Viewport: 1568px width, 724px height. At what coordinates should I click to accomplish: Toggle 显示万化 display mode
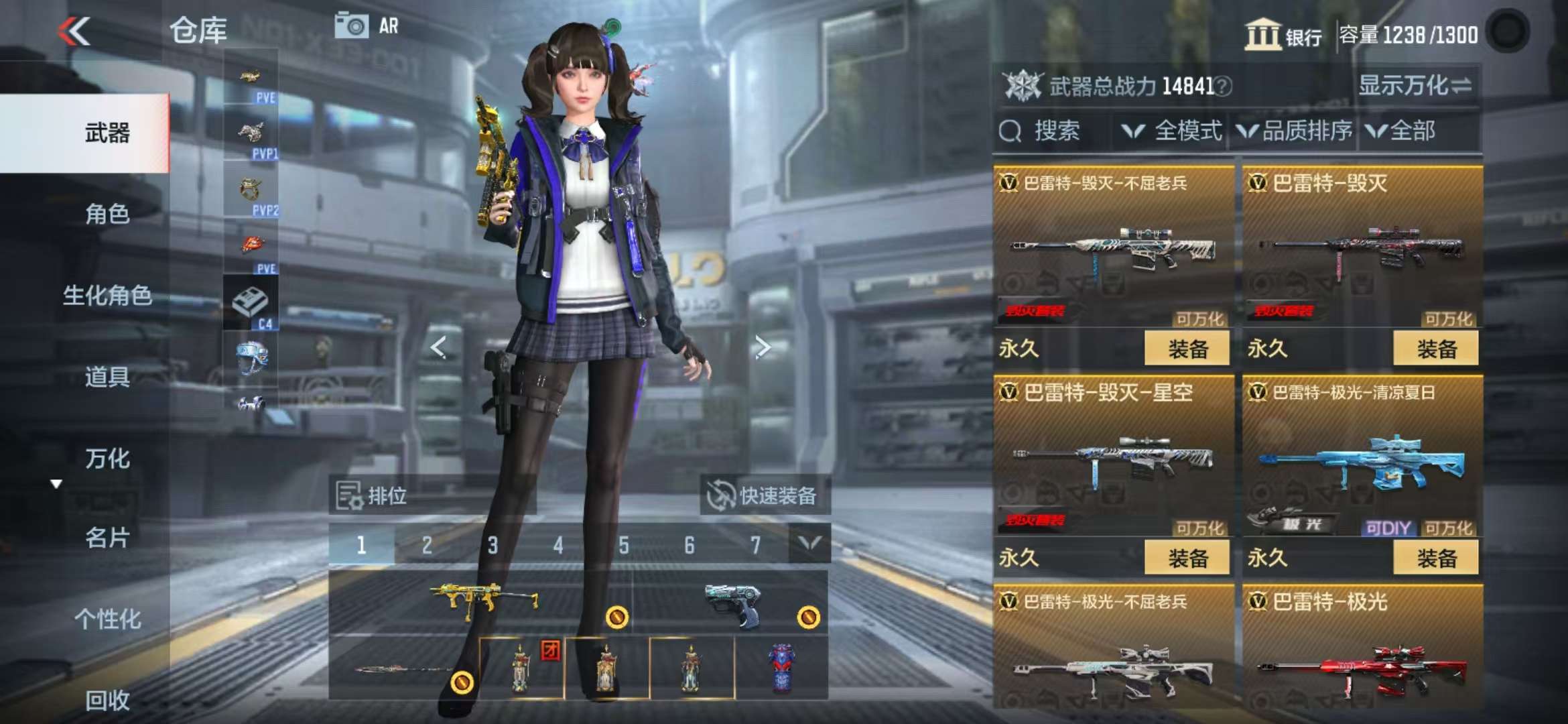(1415, 86)
